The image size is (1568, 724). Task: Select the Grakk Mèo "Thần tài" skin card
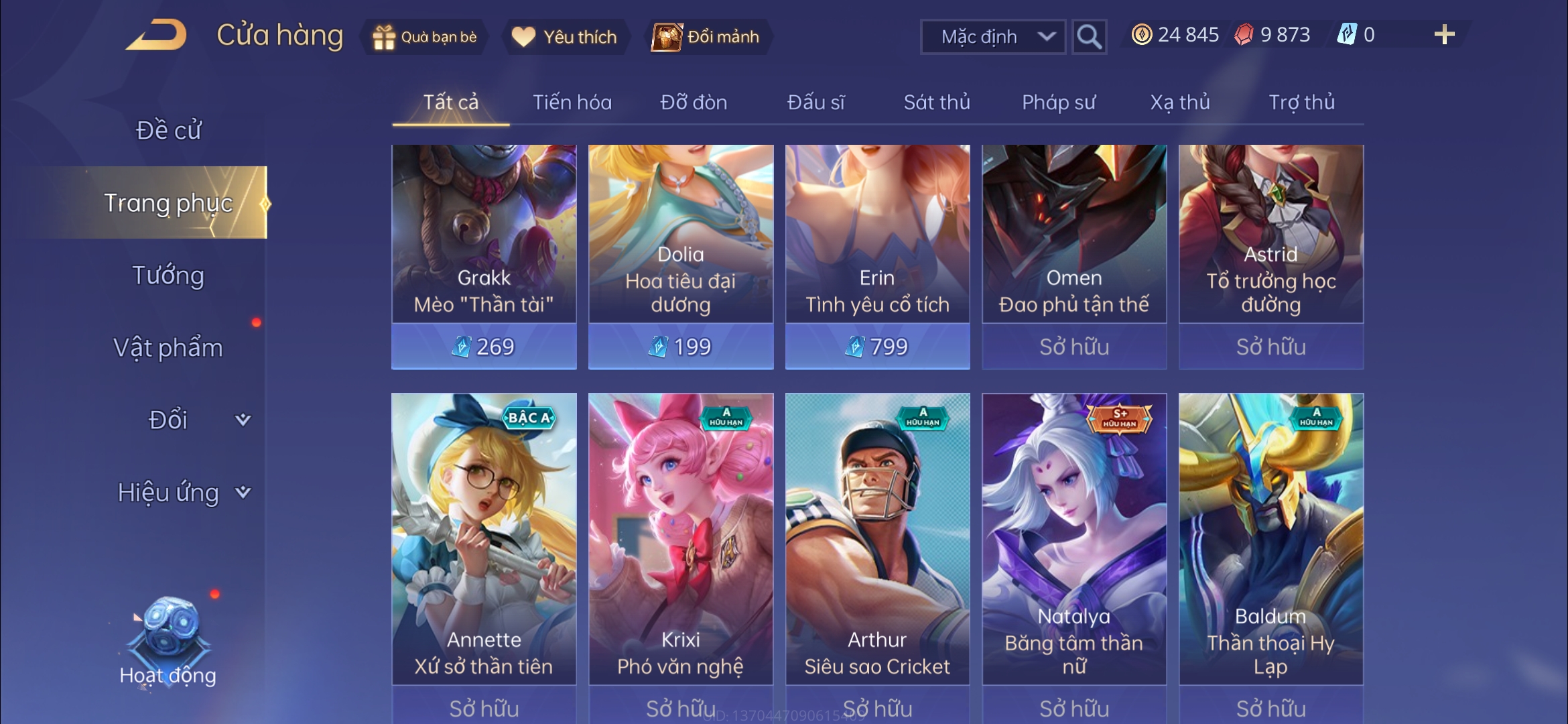coord(484,235)
